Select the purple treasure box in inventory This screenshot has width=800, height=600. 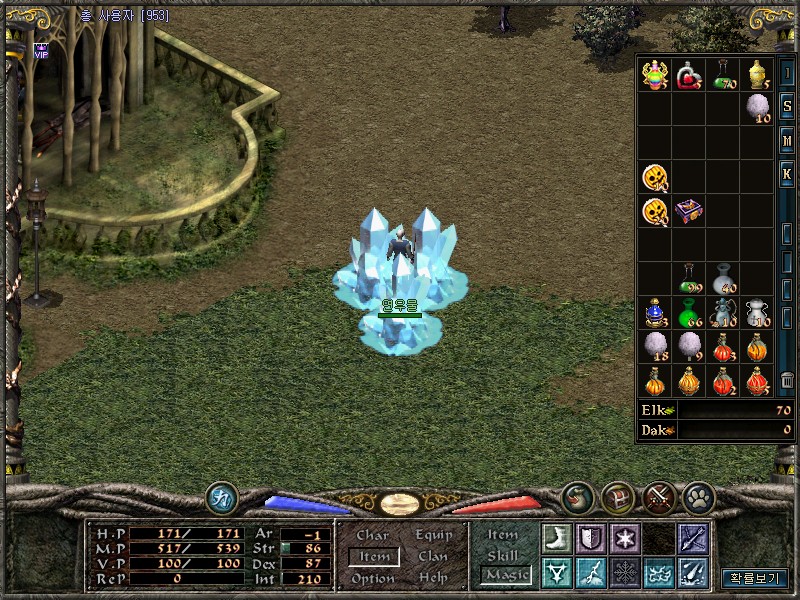click(x=689, y=211)
